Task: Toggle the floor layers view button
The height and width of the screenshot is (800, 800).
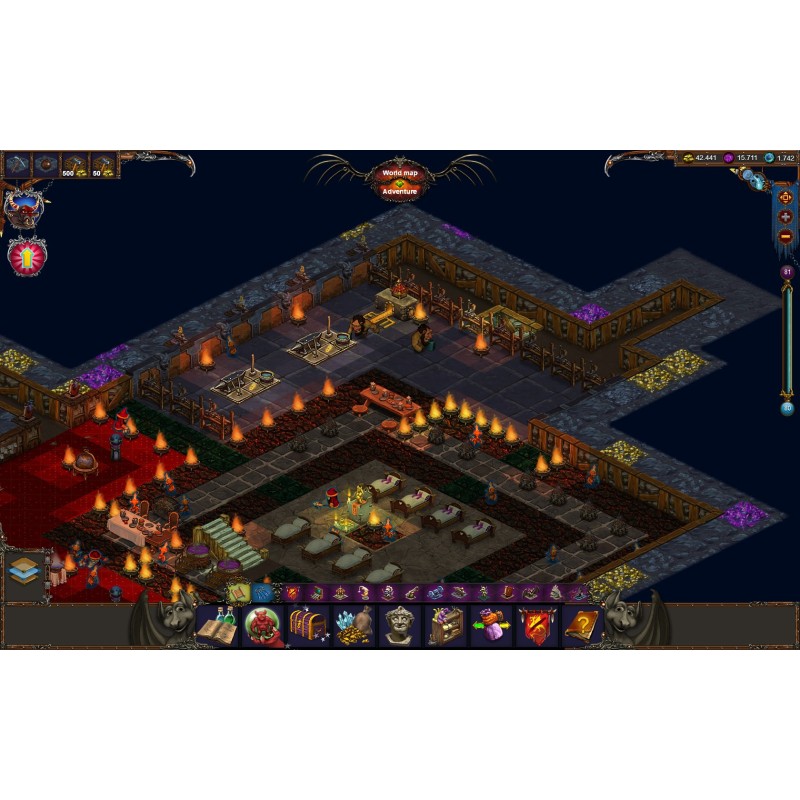Action: (25, 572)
